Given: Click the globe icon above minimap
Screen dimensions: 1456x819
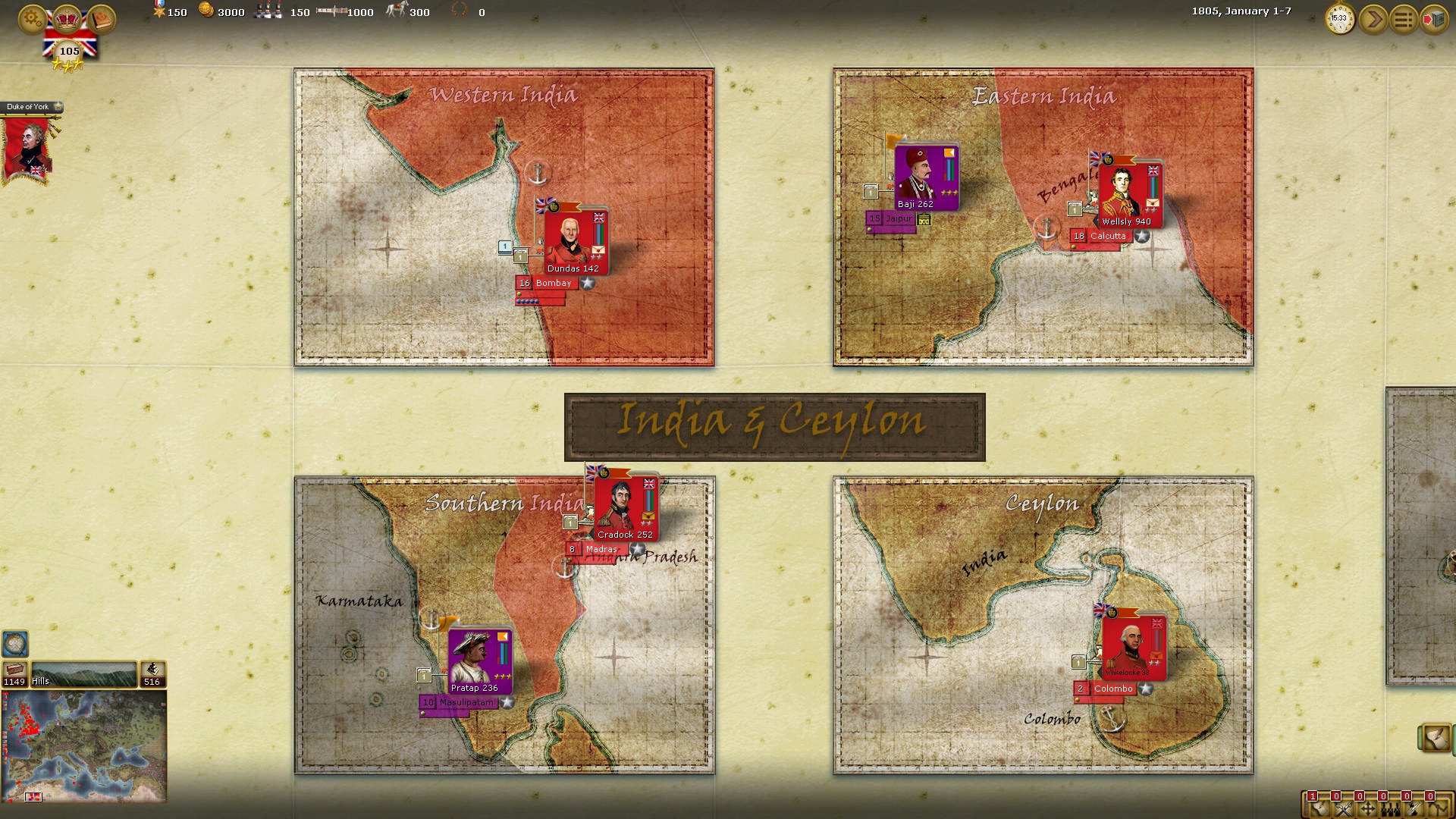Looking at the screenshot, I should 15,644.
